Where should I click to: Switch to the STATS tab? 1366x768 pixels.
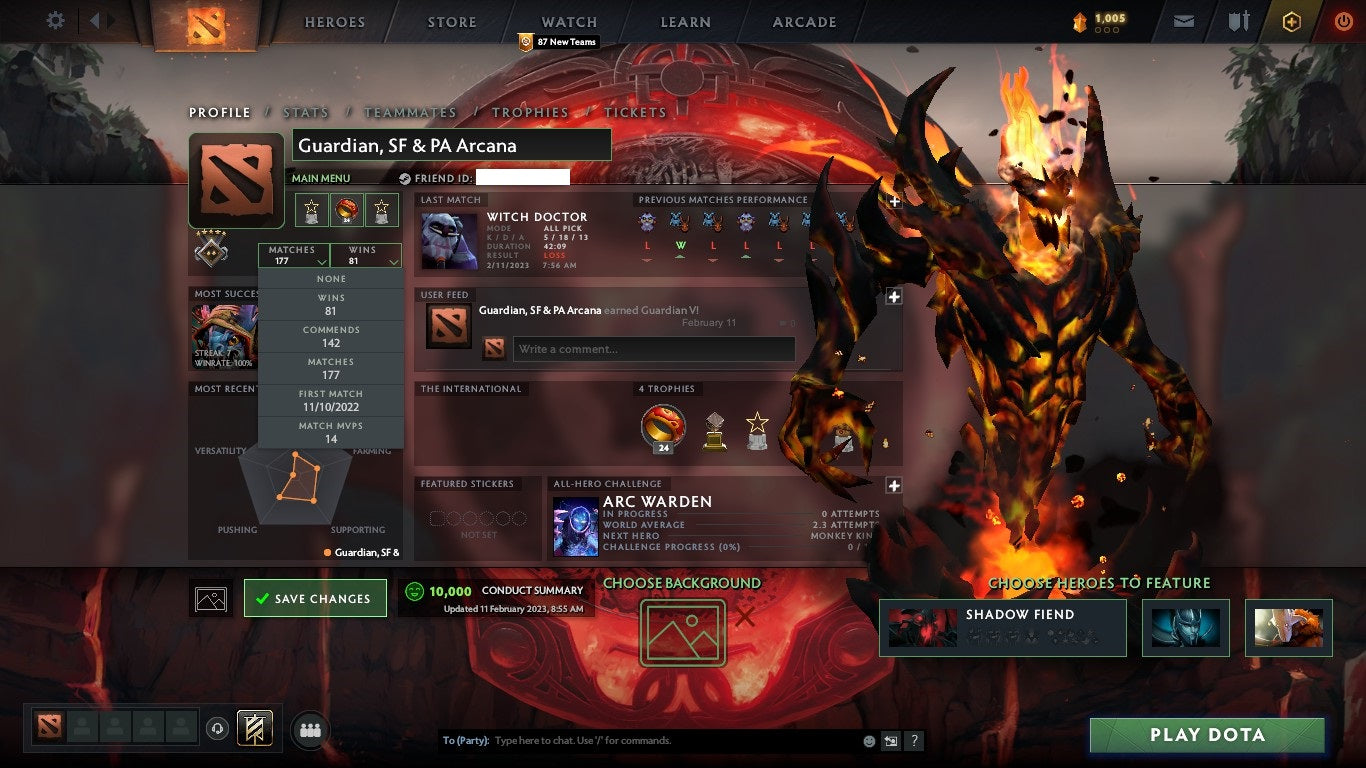point(306,112)
